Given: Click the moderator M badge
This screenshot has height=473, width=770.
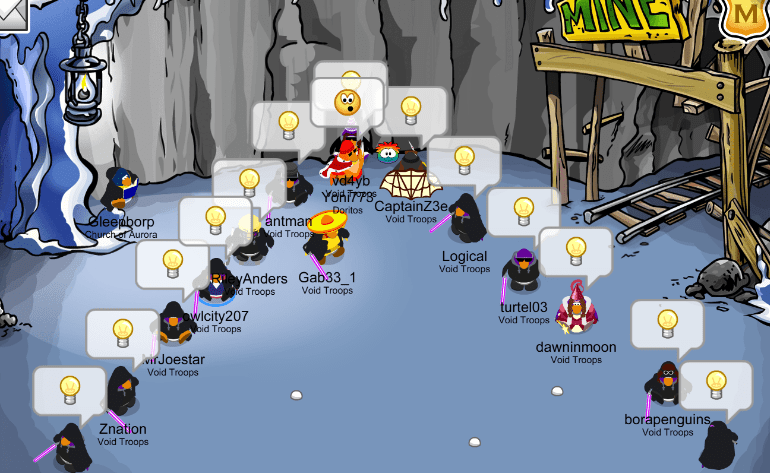Looking at the screenshot, I should 748,17.
